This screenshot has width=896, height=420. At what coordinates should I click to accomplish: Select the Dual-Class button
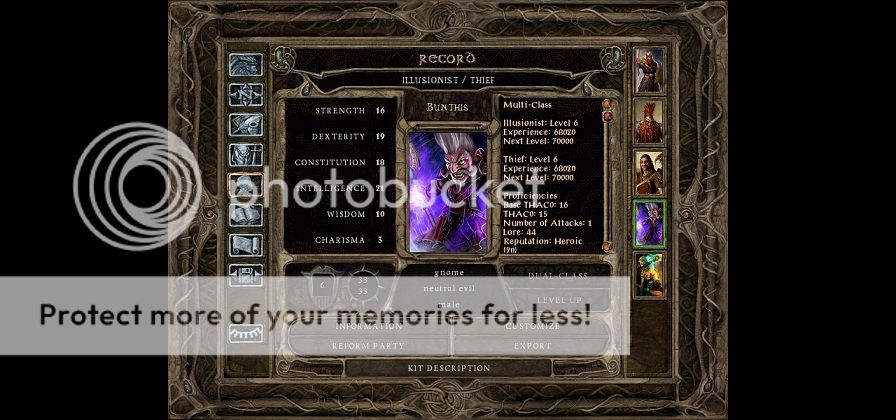coord(559,274)
